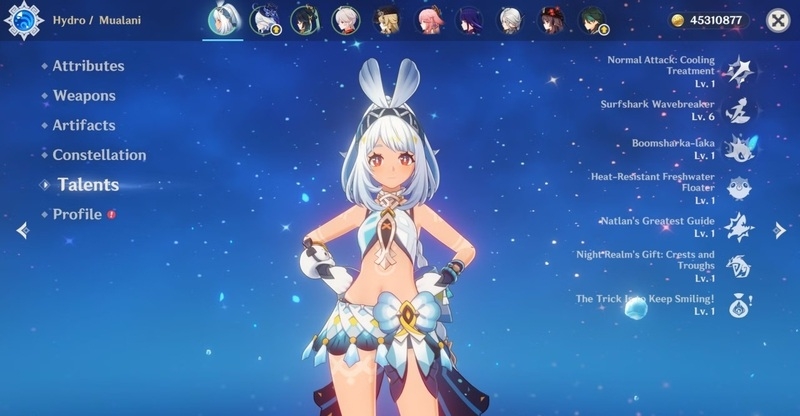Switch to the previous character arrow
This screenshot has width=800, height=416.
22,230
